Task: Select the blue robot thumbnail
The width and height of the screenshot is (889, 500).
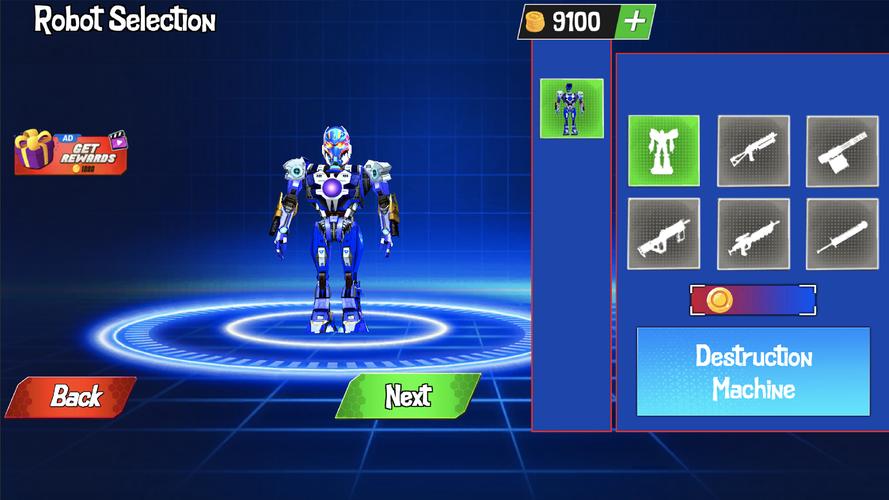Action: click(571, 108)
